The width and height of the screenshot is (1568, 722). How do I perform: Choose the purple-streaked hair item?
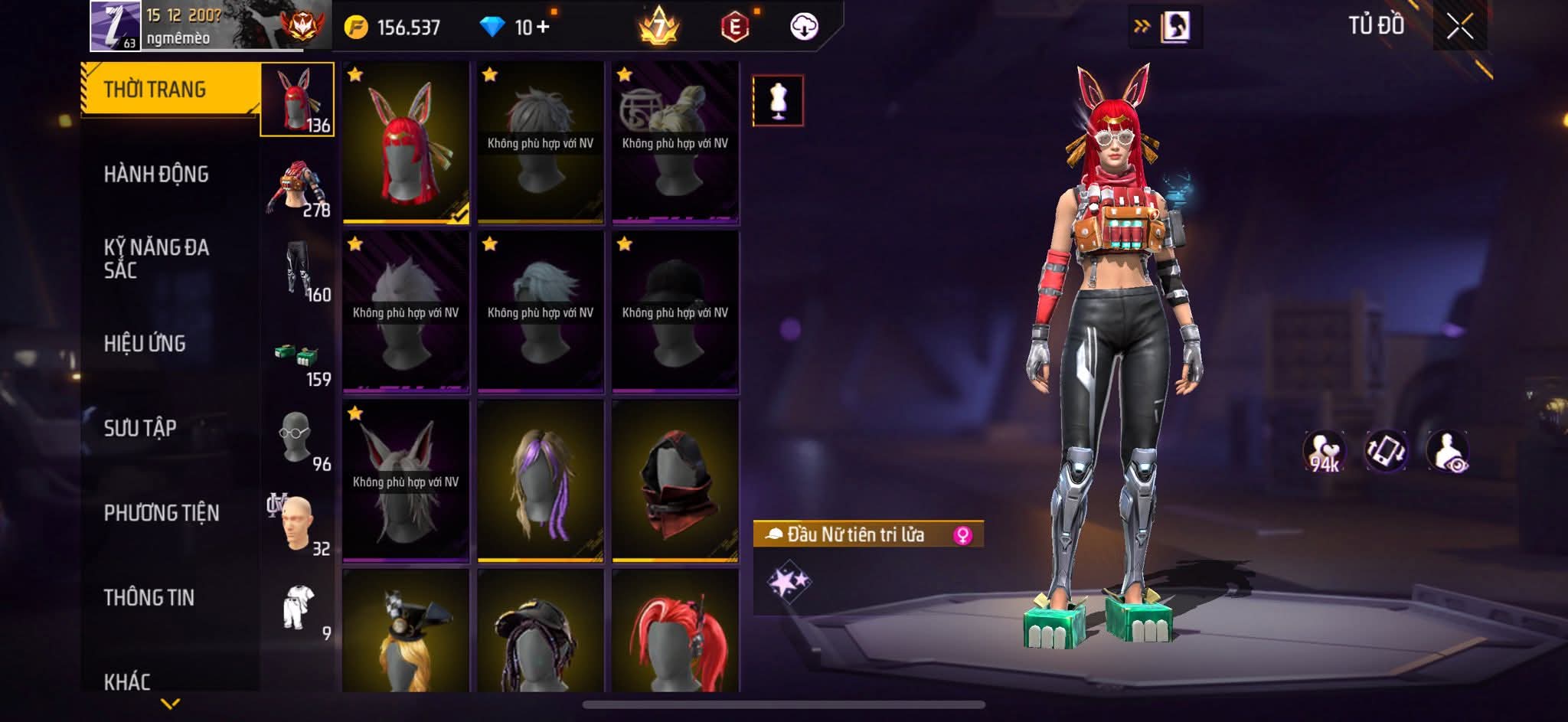pyautogui.click(x=541, y=481)
